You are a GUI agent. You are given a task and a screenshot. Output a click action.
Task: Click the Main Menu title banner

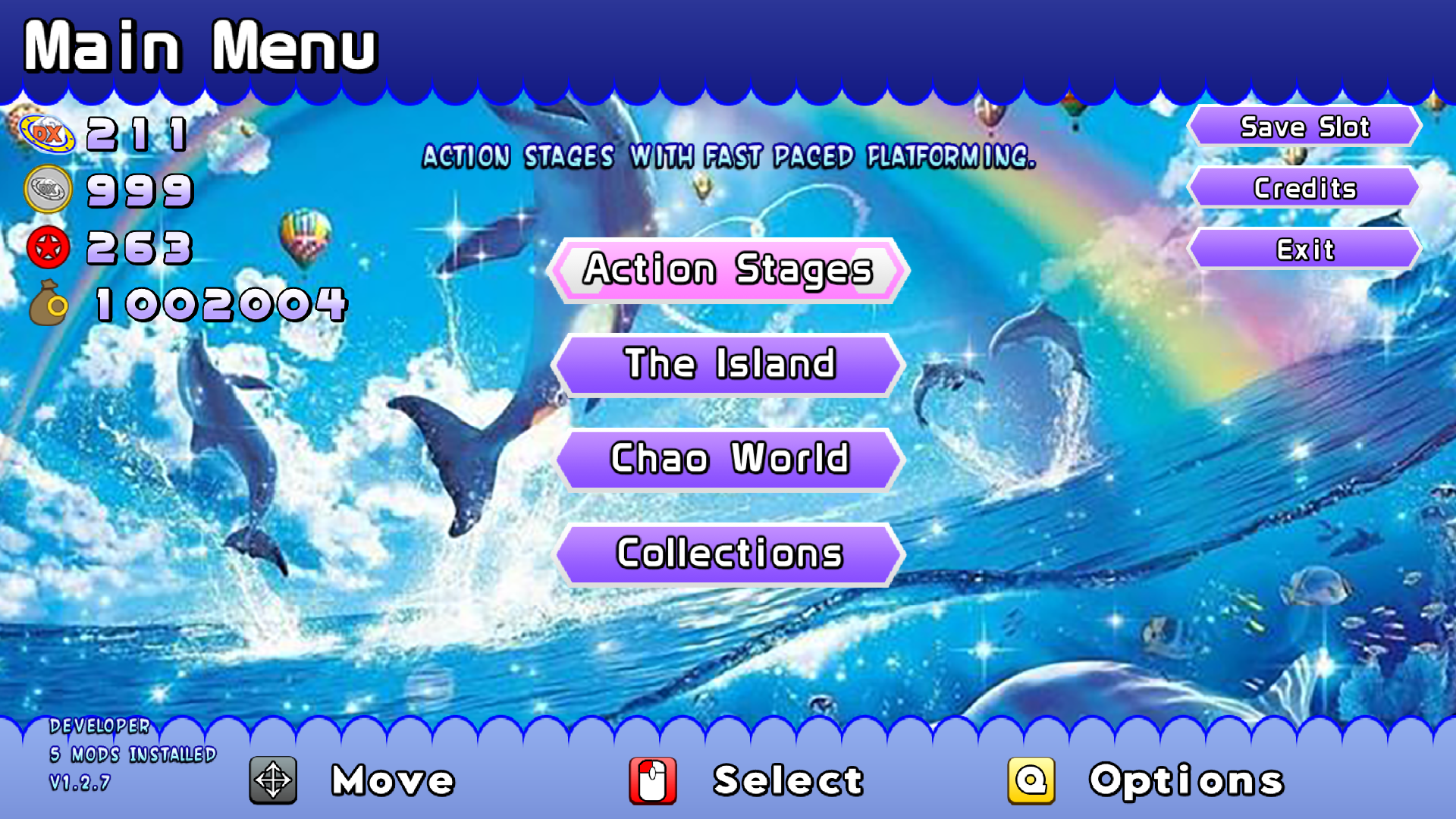(x=201, y=45)
